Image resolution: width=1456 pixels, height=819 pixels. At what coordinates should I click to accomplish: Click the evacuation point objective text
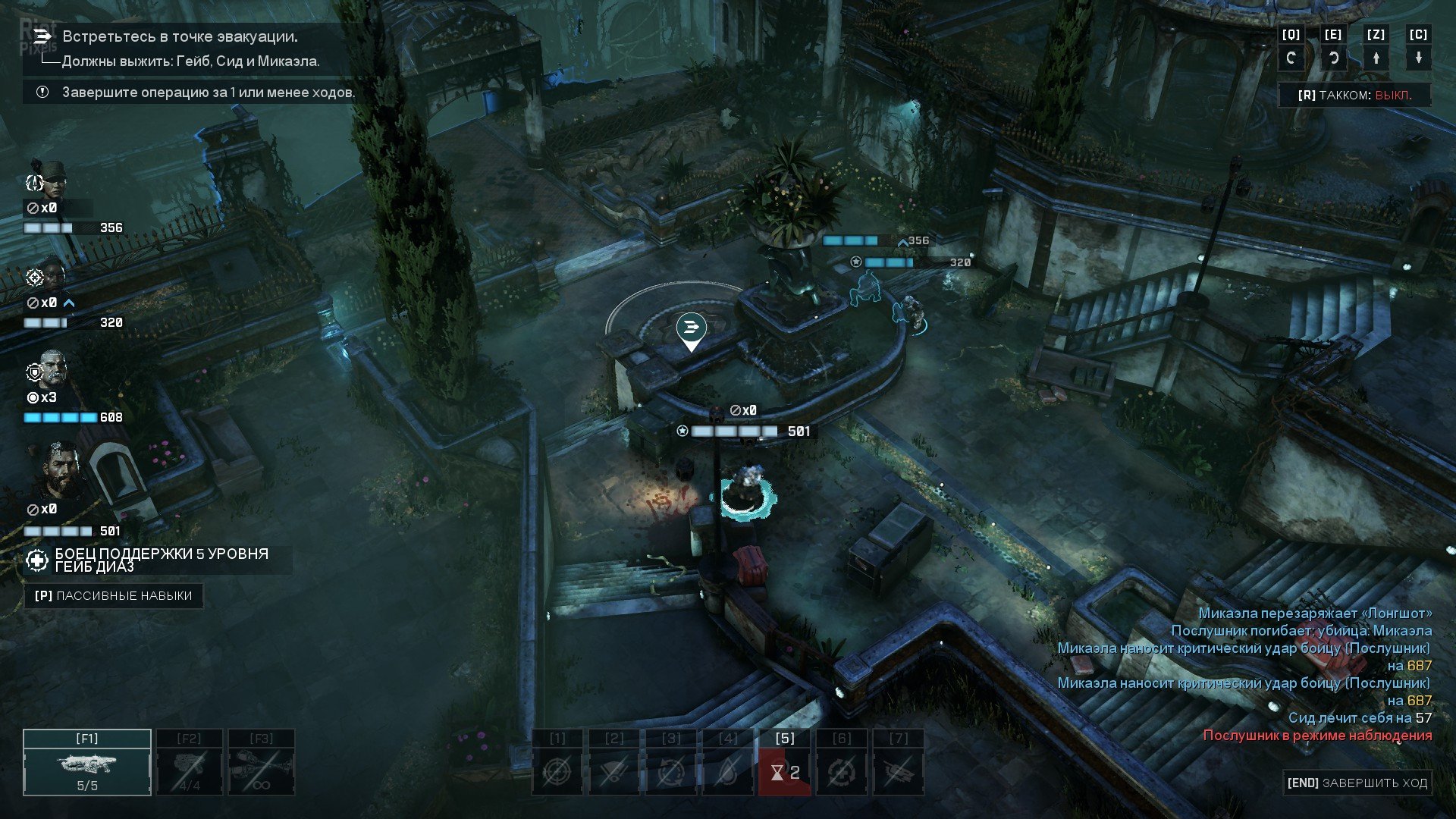180,36
